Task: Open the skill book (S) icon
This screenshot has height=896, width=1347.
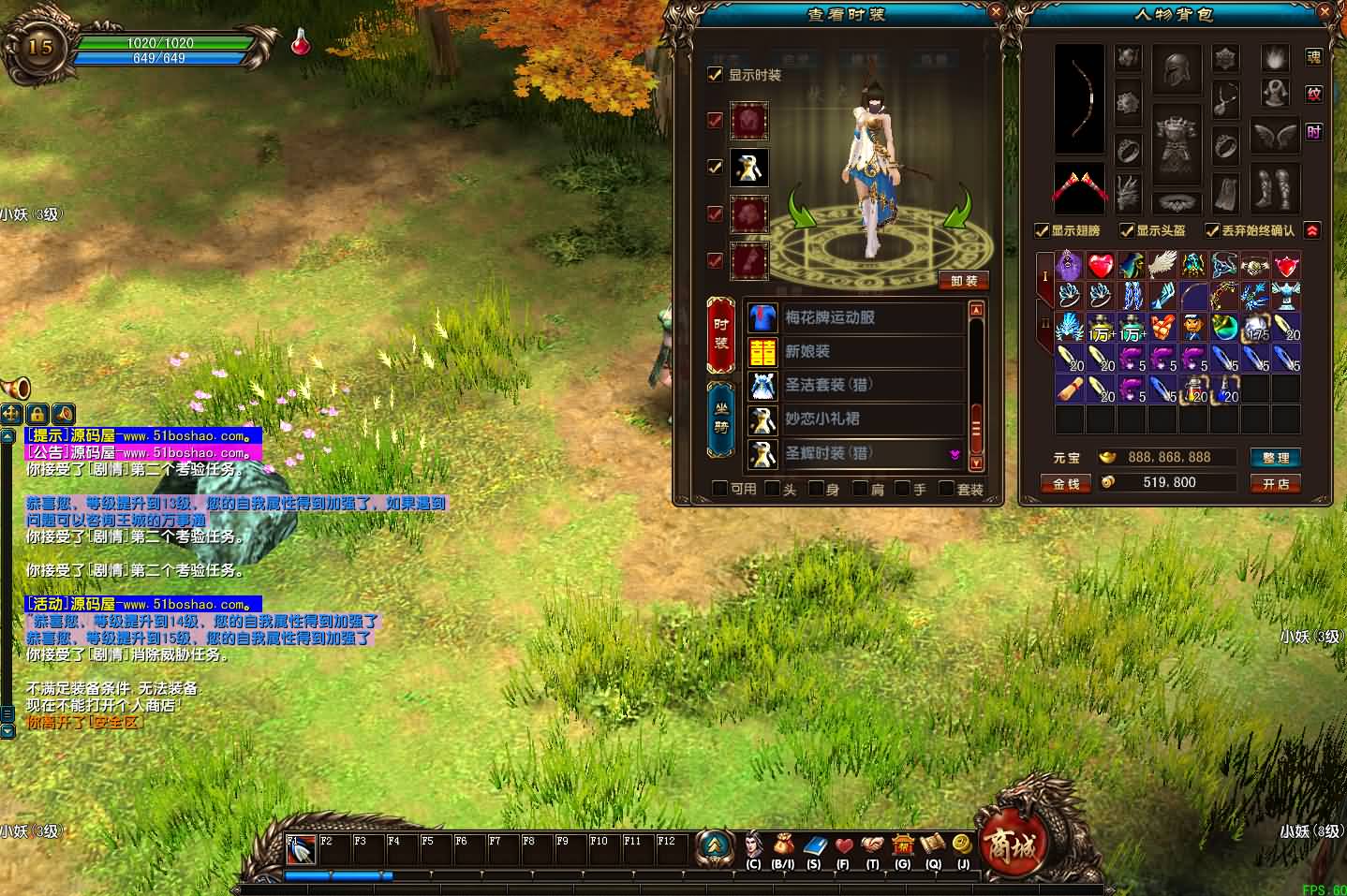Action: pos(814,845)
